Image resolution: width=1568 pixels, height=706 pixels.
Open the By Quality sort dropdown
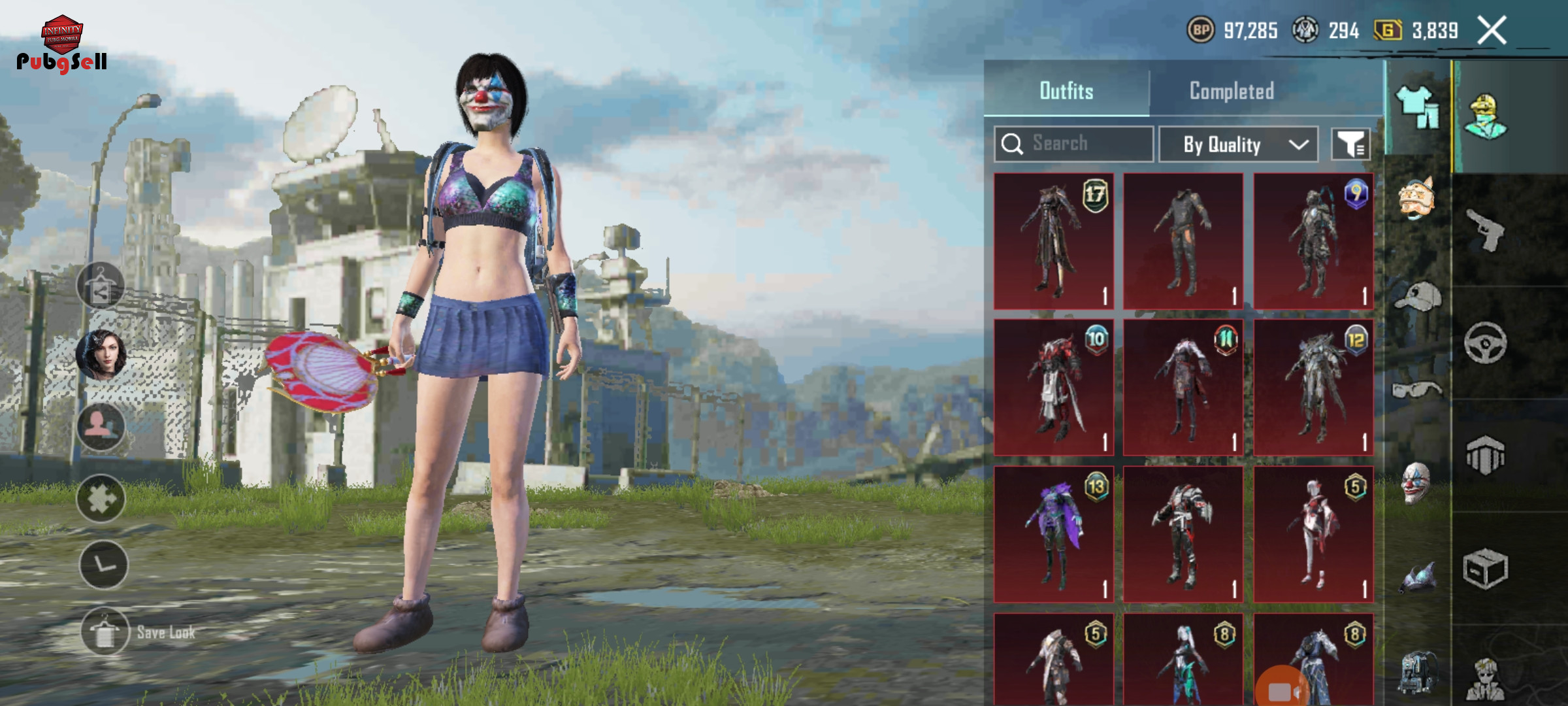(1238, 144)
